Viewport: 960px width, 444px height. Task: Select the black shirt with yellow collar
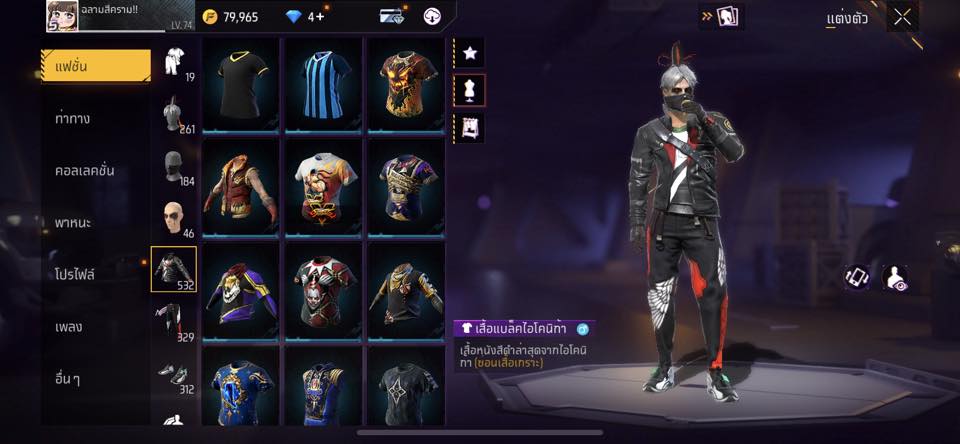[x=240, y=84]
